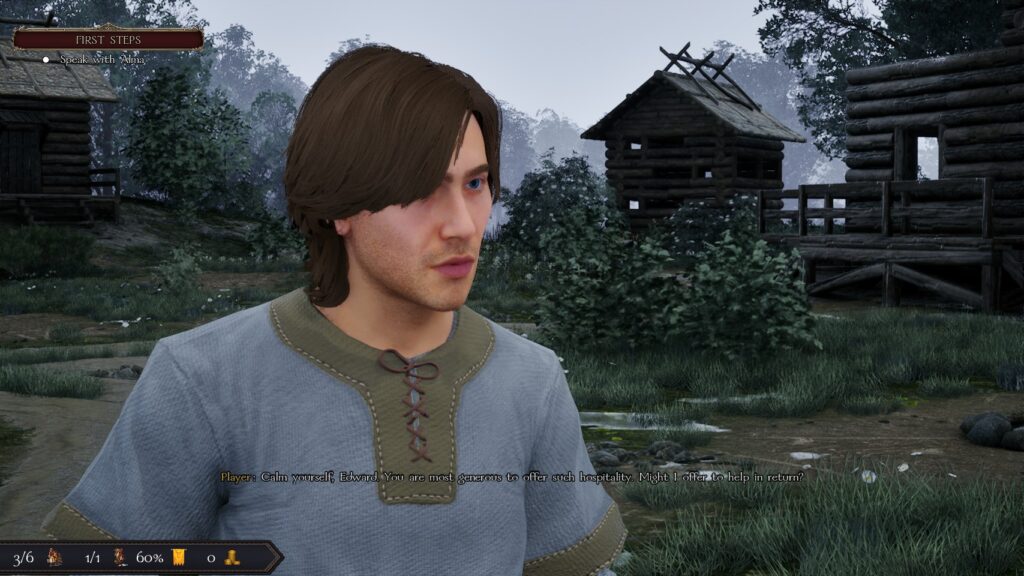Select the Speak with Alma objective
This screenshot has width=1024, height=576.
pos(101,59)
